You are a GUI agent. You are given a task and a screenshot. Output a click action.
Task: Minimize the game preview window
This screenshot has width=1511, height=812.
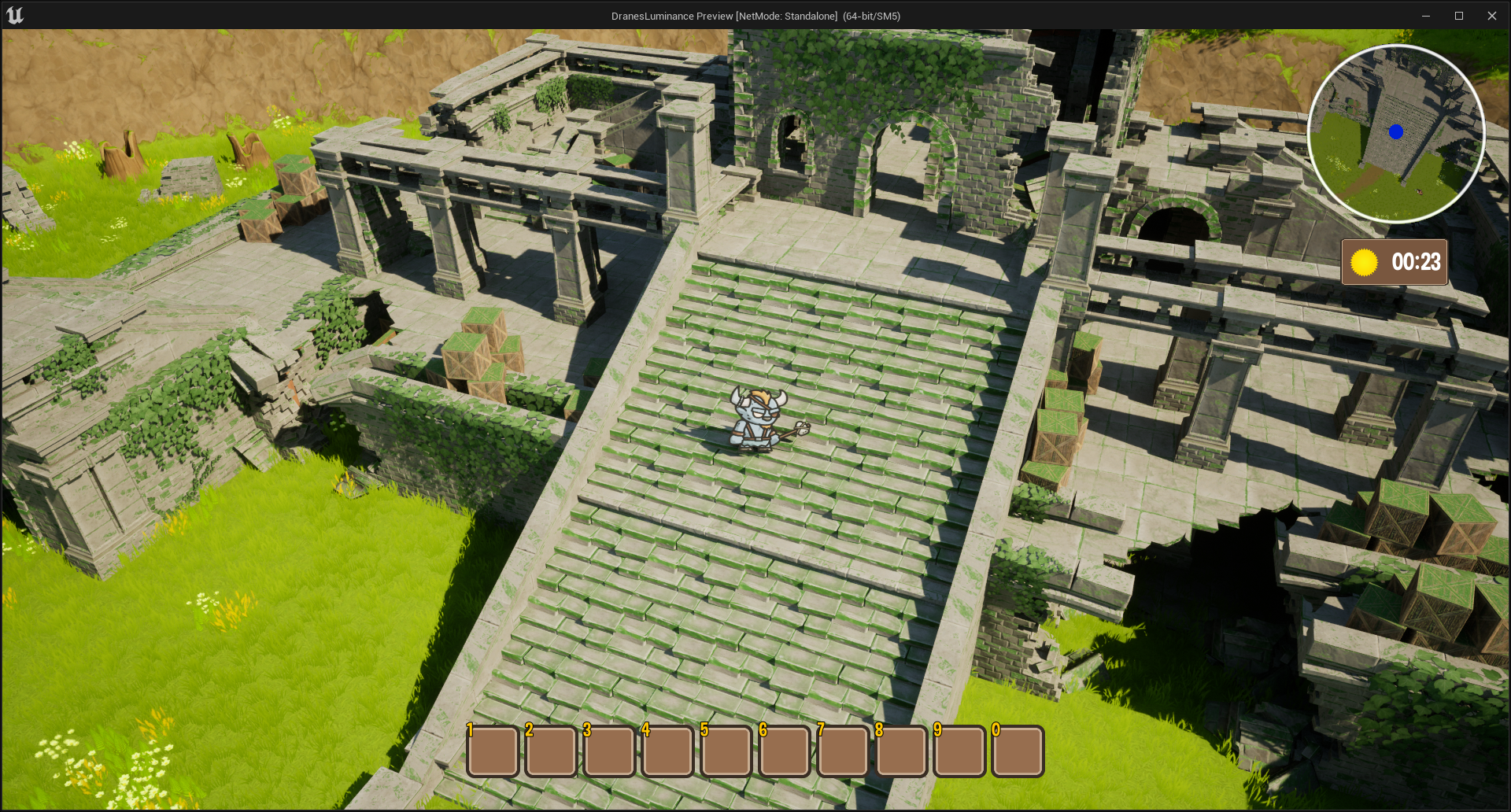[1425, 16]
